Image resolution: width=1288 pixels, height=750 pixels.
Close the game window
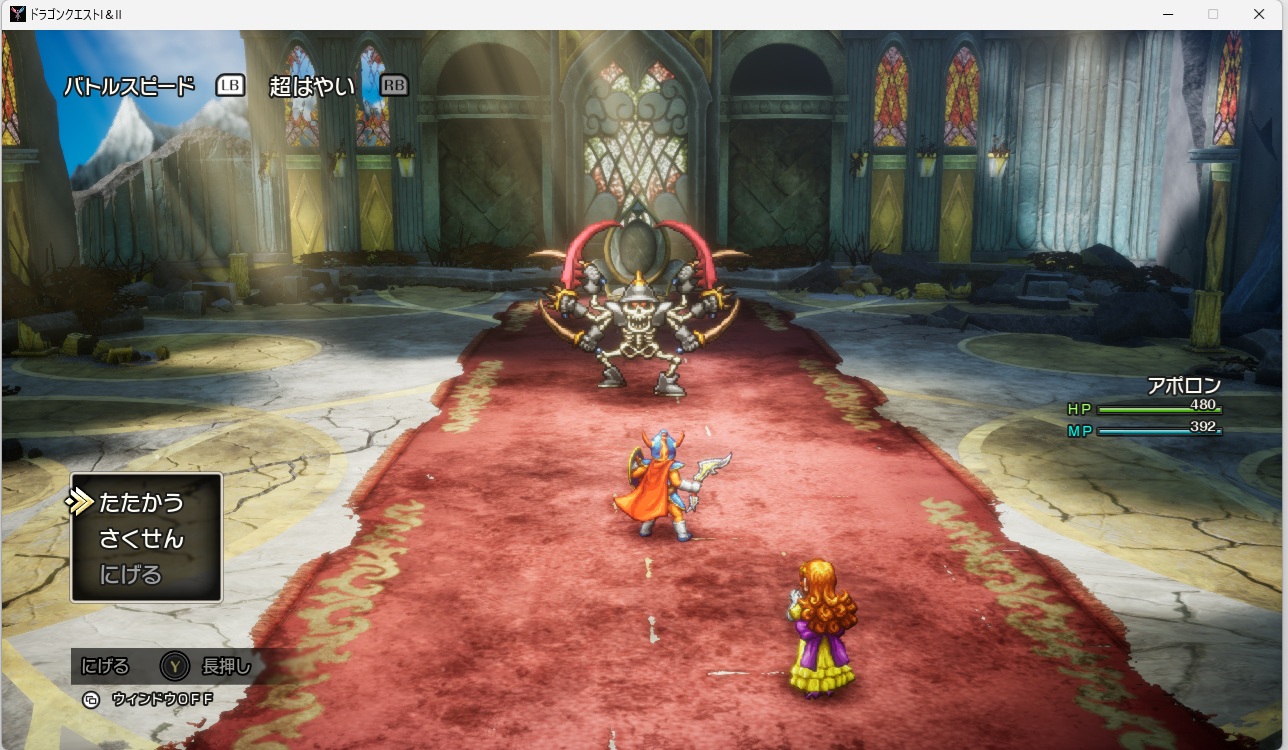(x=1259, y=14)
